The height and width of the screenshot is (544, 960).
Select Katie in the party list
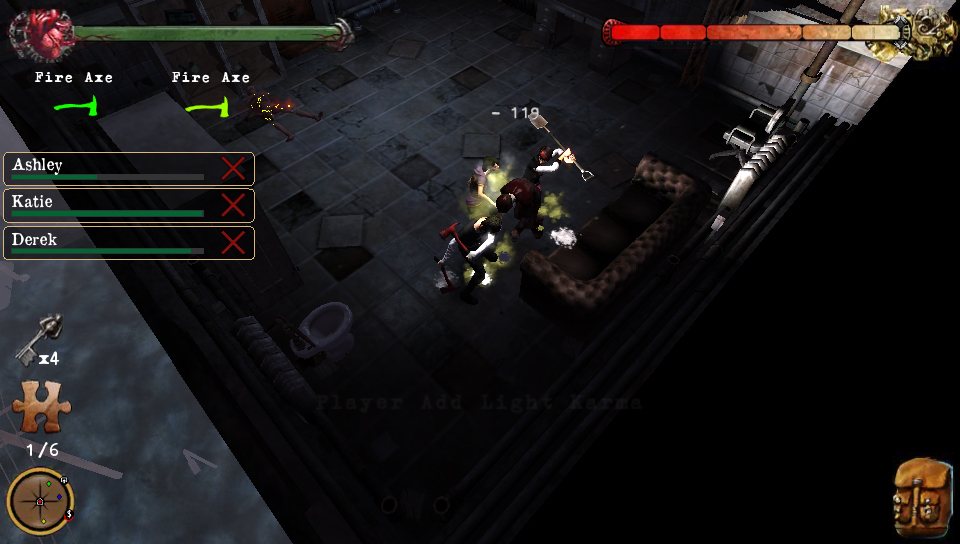pos(110,205)
